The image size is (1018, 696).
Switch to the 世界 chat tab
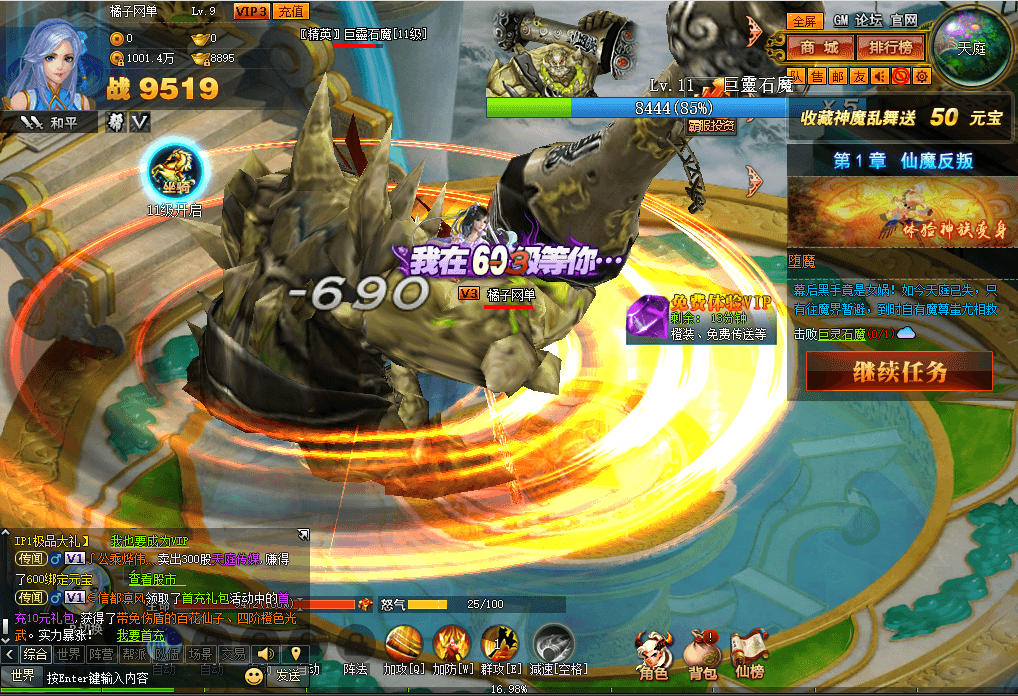click(69, 654)
